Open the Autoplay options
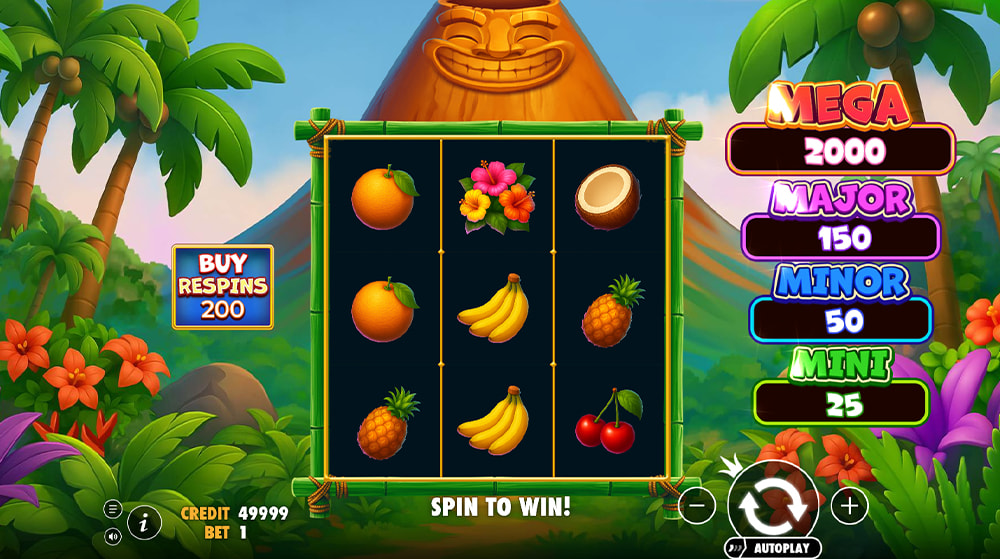1000x559 pixels. coord(773,549)
